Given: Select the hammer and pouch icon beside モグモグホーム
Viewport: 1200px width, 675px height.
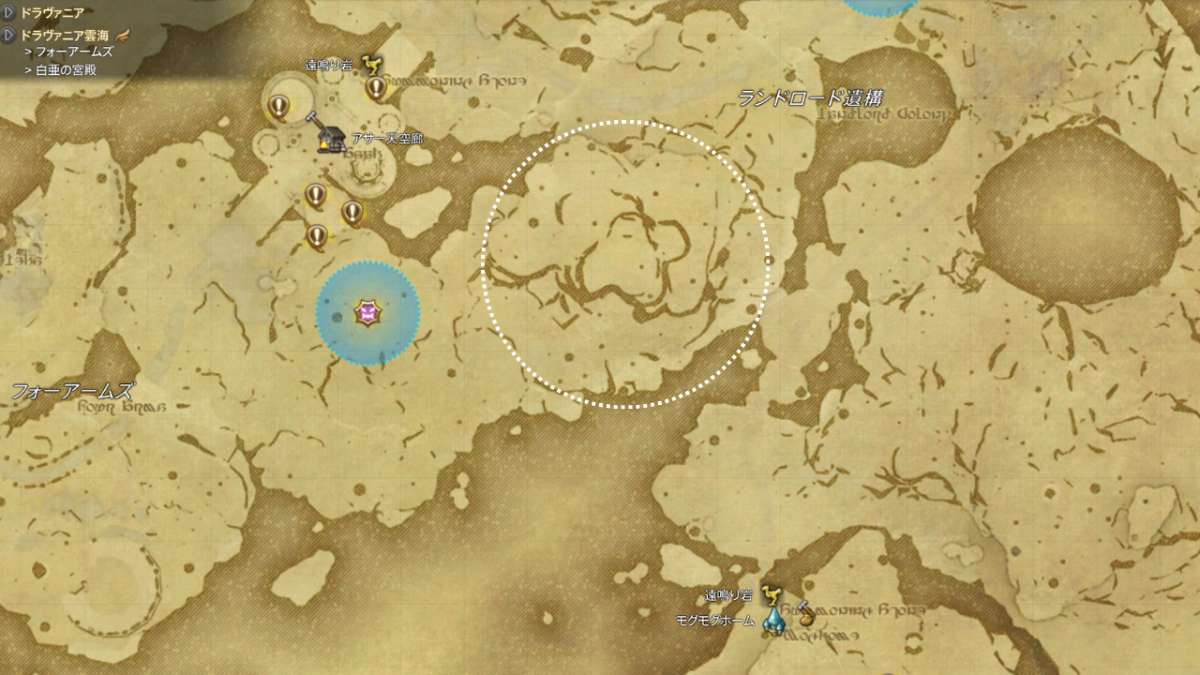Looking at the screenshot, I should pos(803,613).
